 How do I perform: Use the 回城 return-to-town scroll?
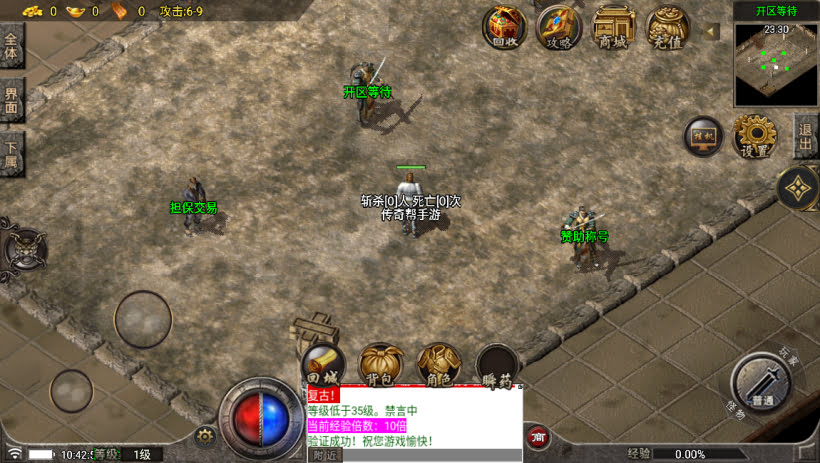pyautogui.click(x=322, y=365)
